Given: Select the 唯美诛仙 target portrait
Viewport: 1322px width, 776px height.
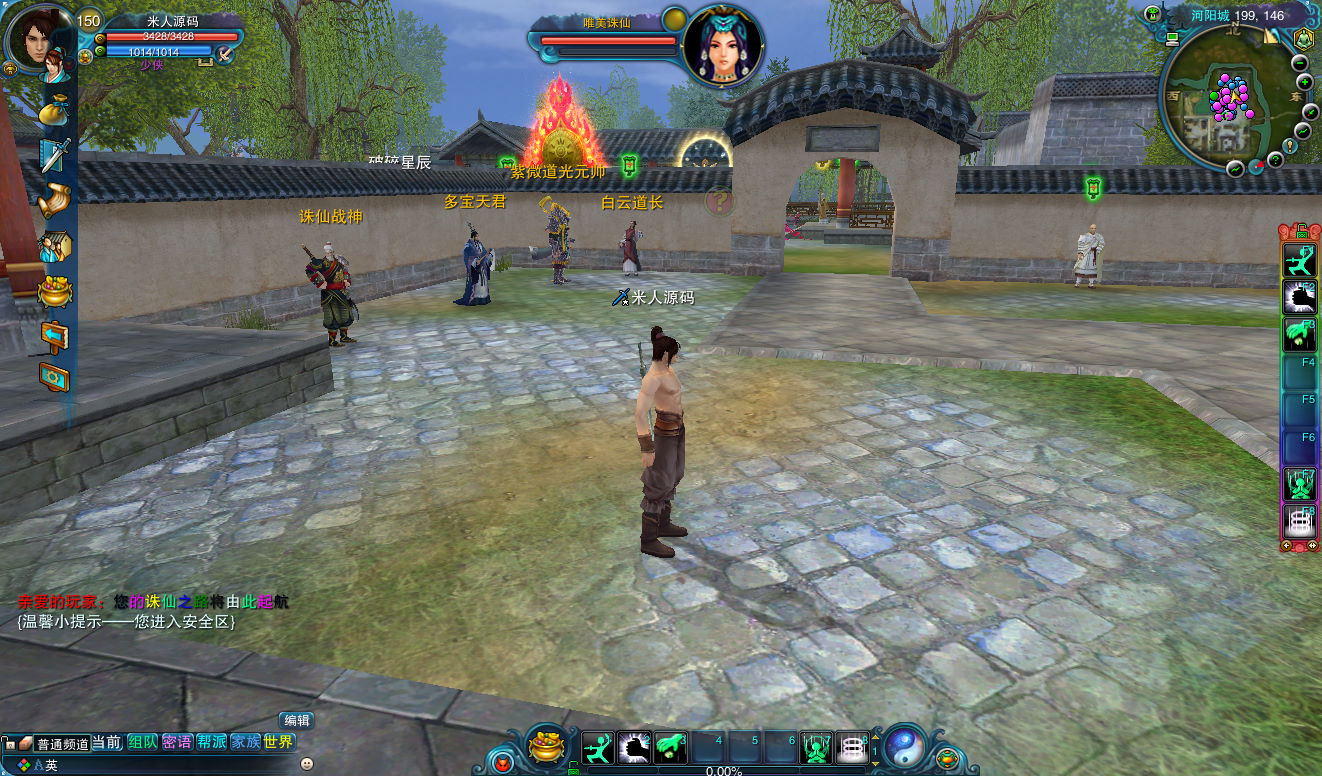Looking at the screenshot, I should [722, 46].
